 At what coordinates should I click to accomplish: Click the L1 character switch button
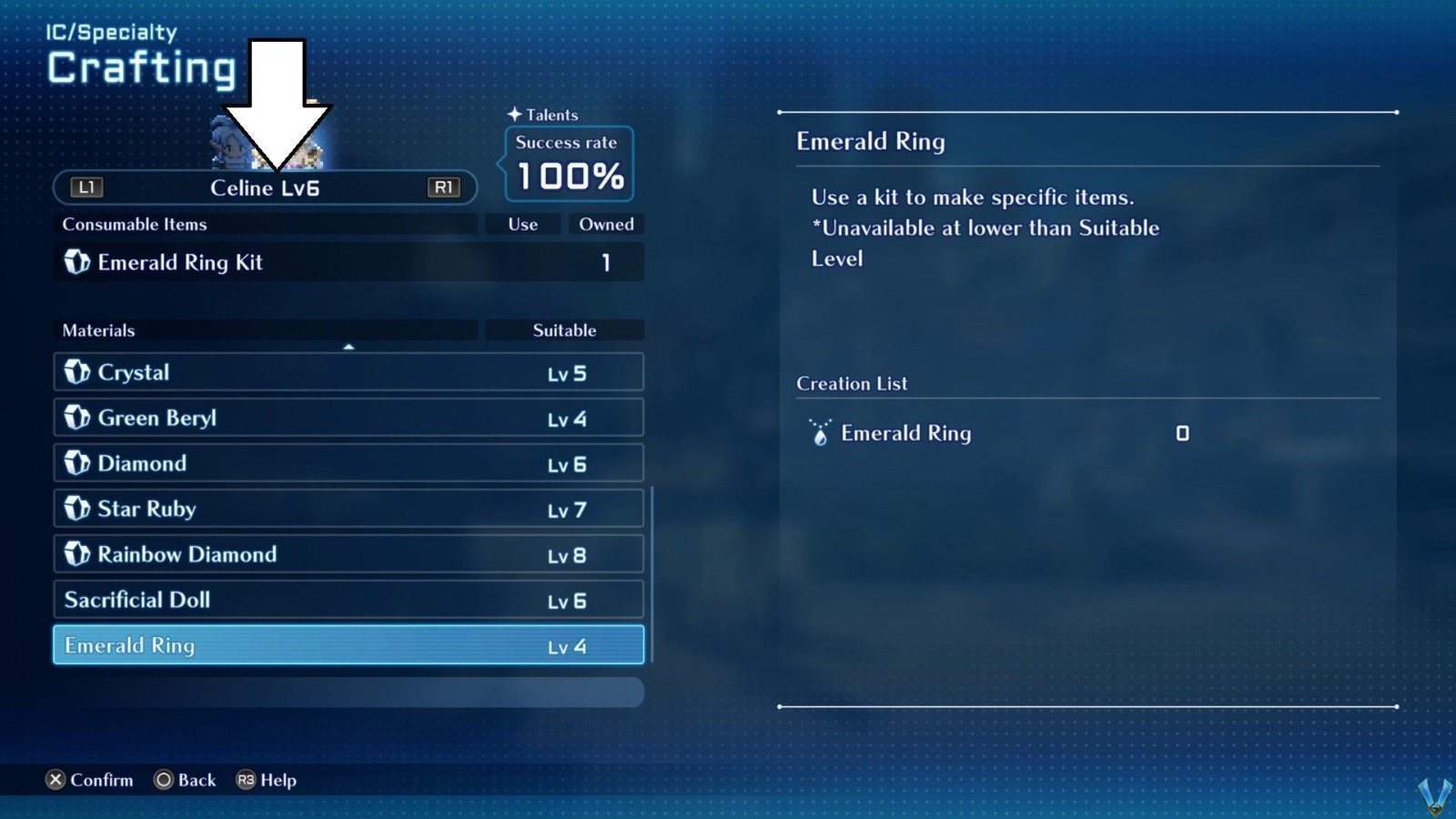(x=86, y=187)
